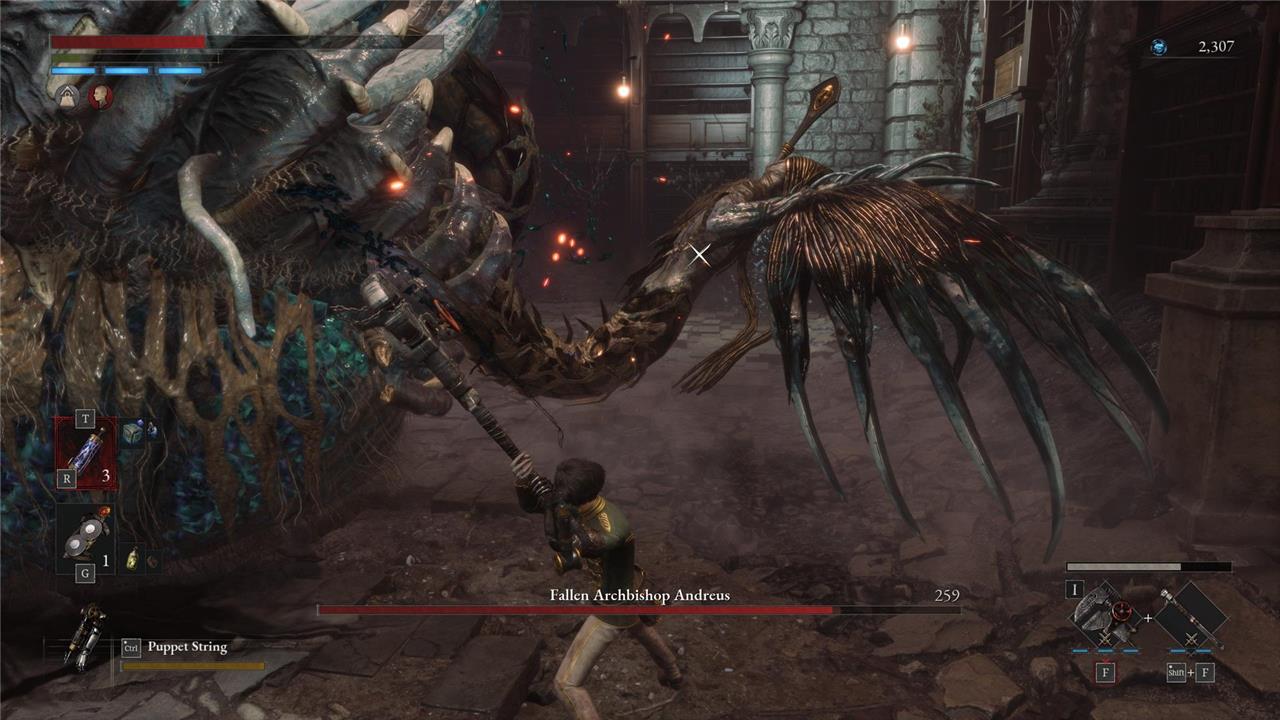Select the Pulse Cell belt slot
Image resolution: width=1280 pixels, height=720 pixels.
coord(85,452)
